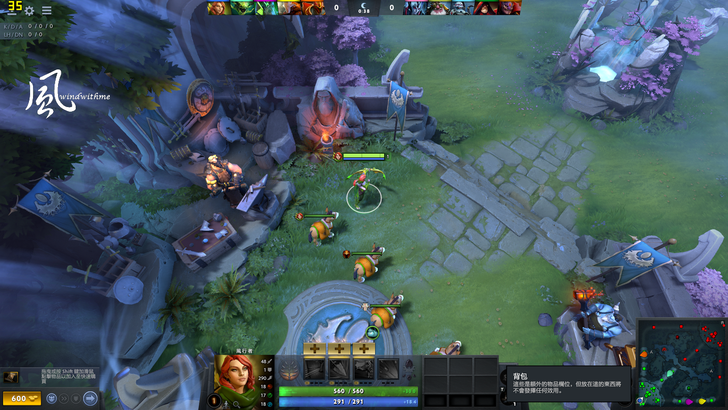Select the last Dire hero portrait in scoreboard
Viewport: 728px width, 410px height.
pos(511,8)
